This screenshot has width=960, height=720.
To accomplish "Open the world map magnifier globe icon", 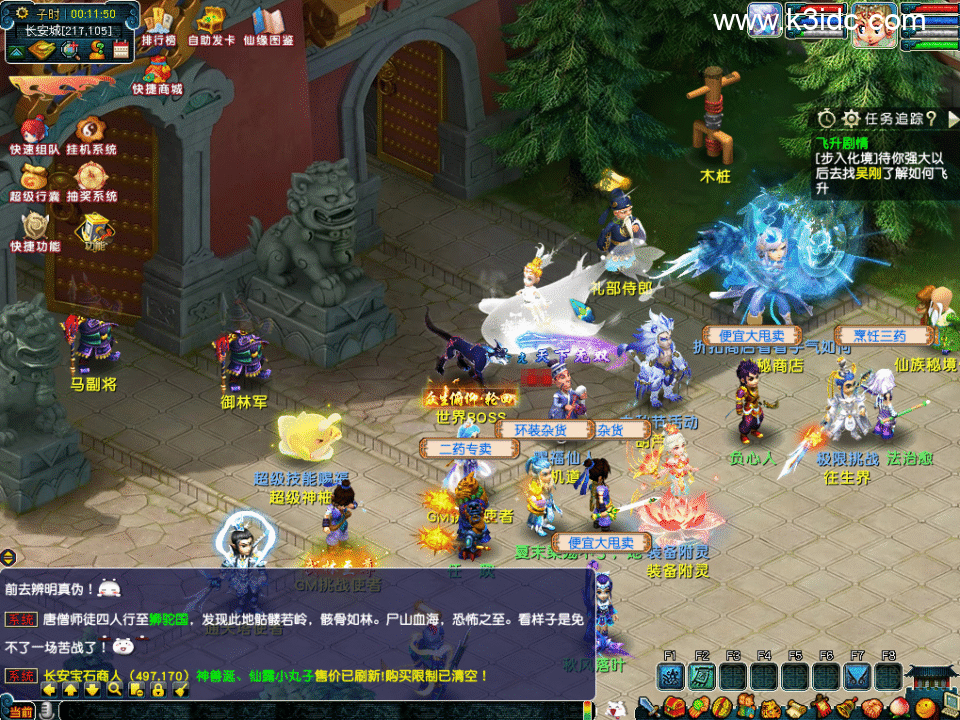I will (70, 48).
